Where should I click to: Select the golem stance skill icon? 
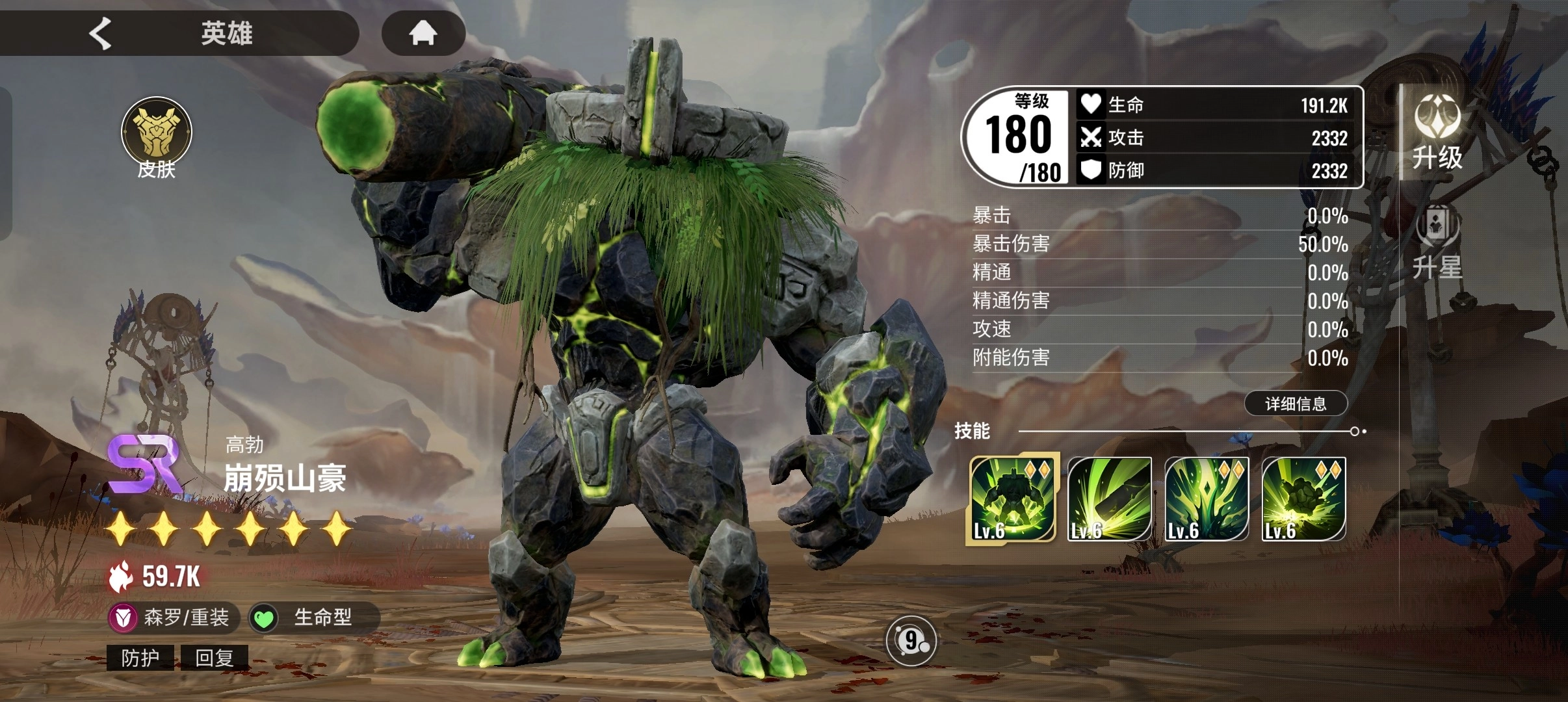point(1012,499)
